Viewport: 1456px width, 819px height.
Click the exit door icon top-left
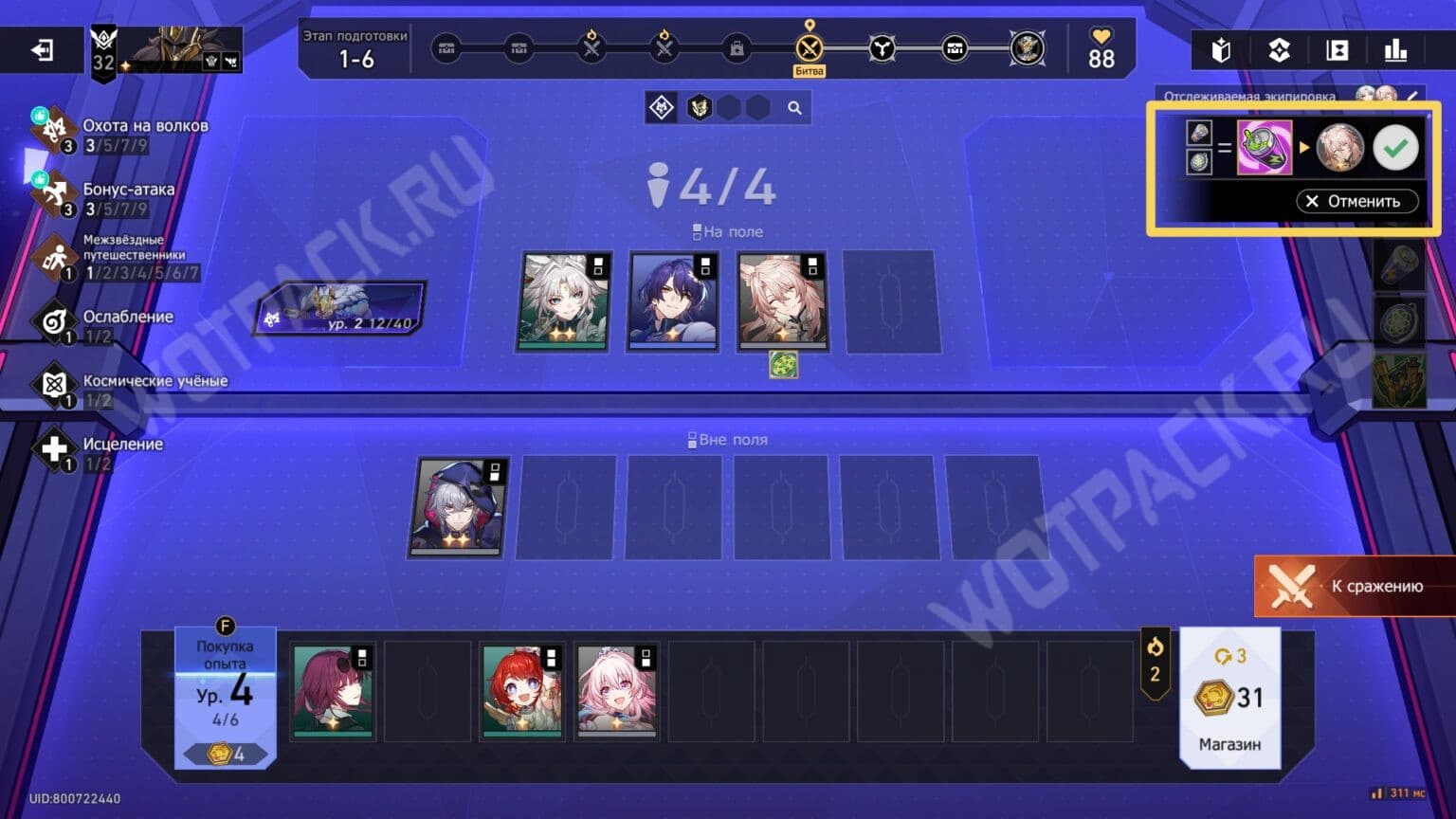click(40, 49)
